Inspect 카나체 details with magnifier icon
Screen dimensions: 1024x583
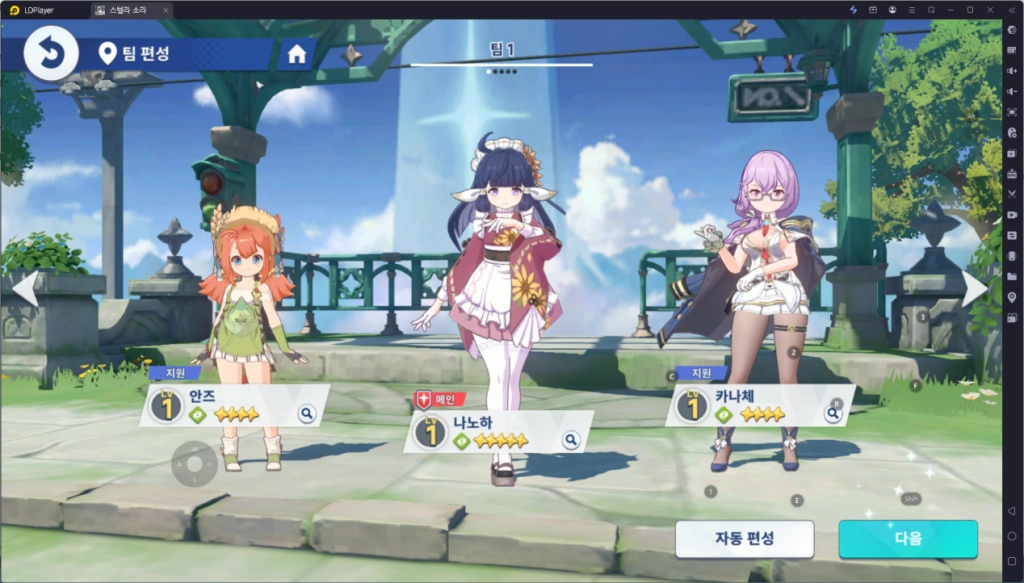point(833,412)
